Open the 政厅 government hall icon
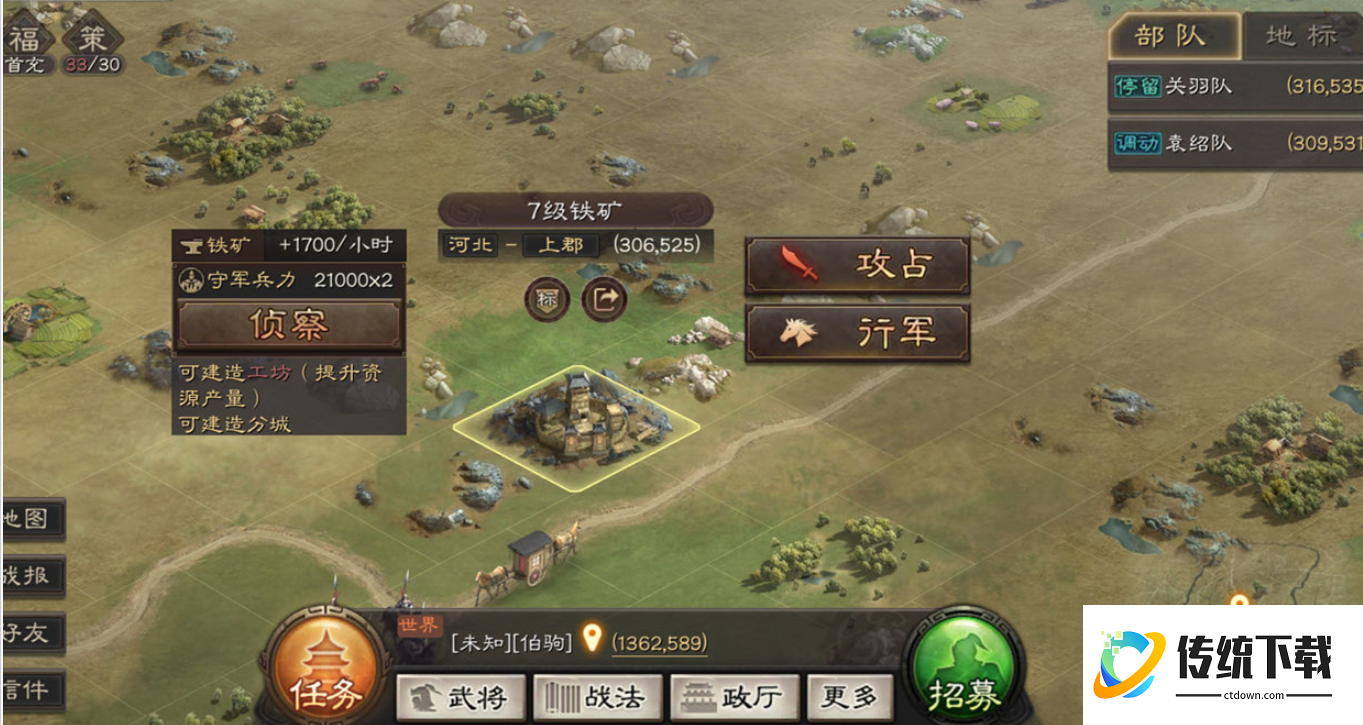1363x725 pixels. point(736,697)
